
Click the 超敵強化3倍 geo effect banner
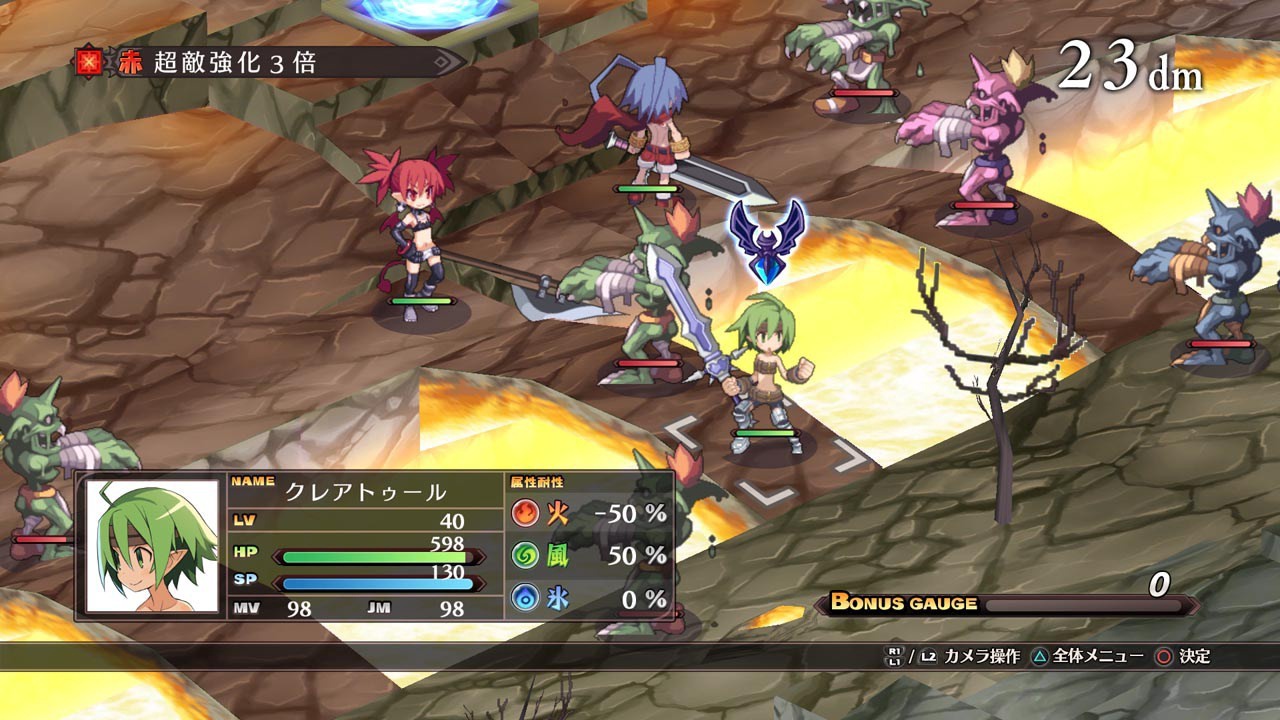270,64
